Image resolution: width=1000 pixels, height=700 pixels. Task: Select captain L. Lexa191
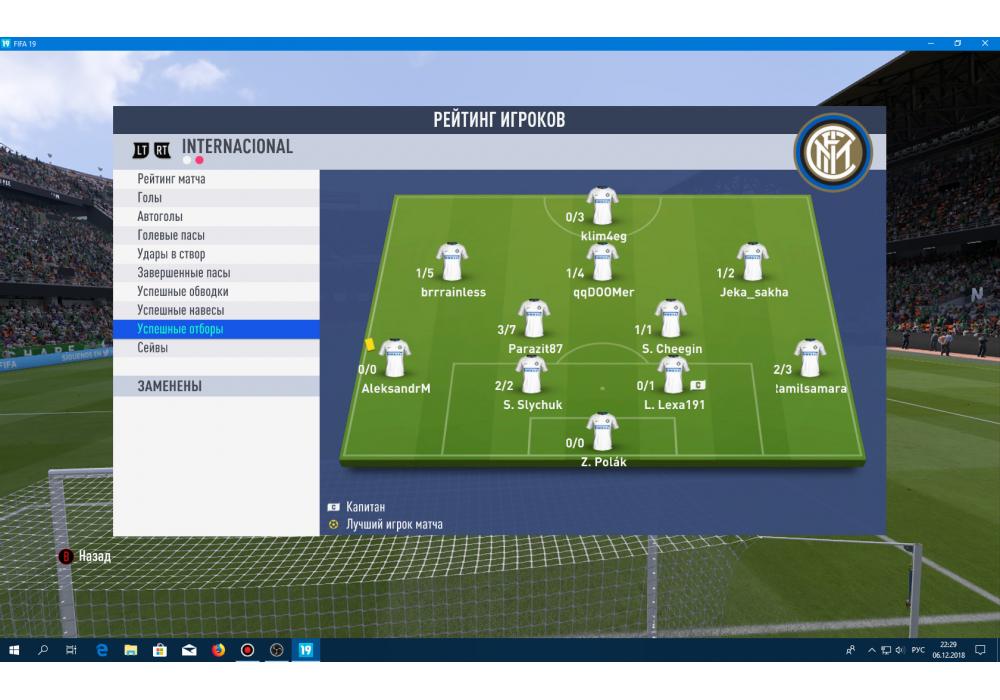point(673,375)
